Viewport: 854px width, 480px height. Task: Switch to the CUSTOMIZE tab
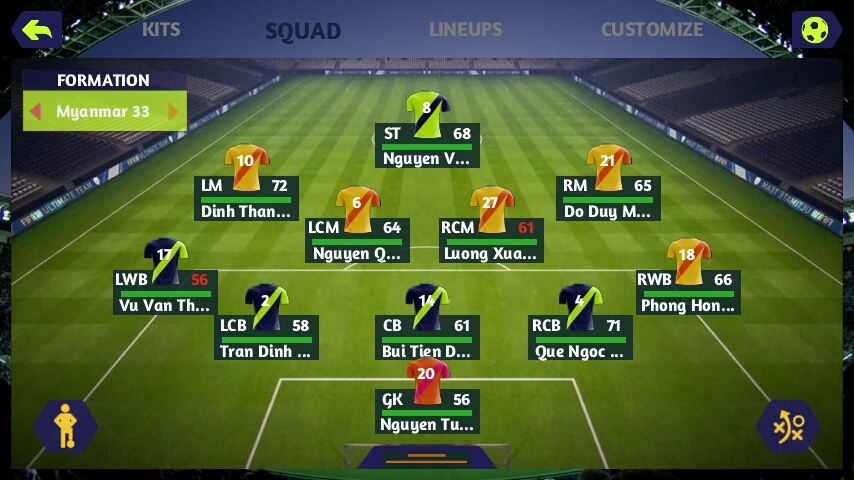click(651, 29)
